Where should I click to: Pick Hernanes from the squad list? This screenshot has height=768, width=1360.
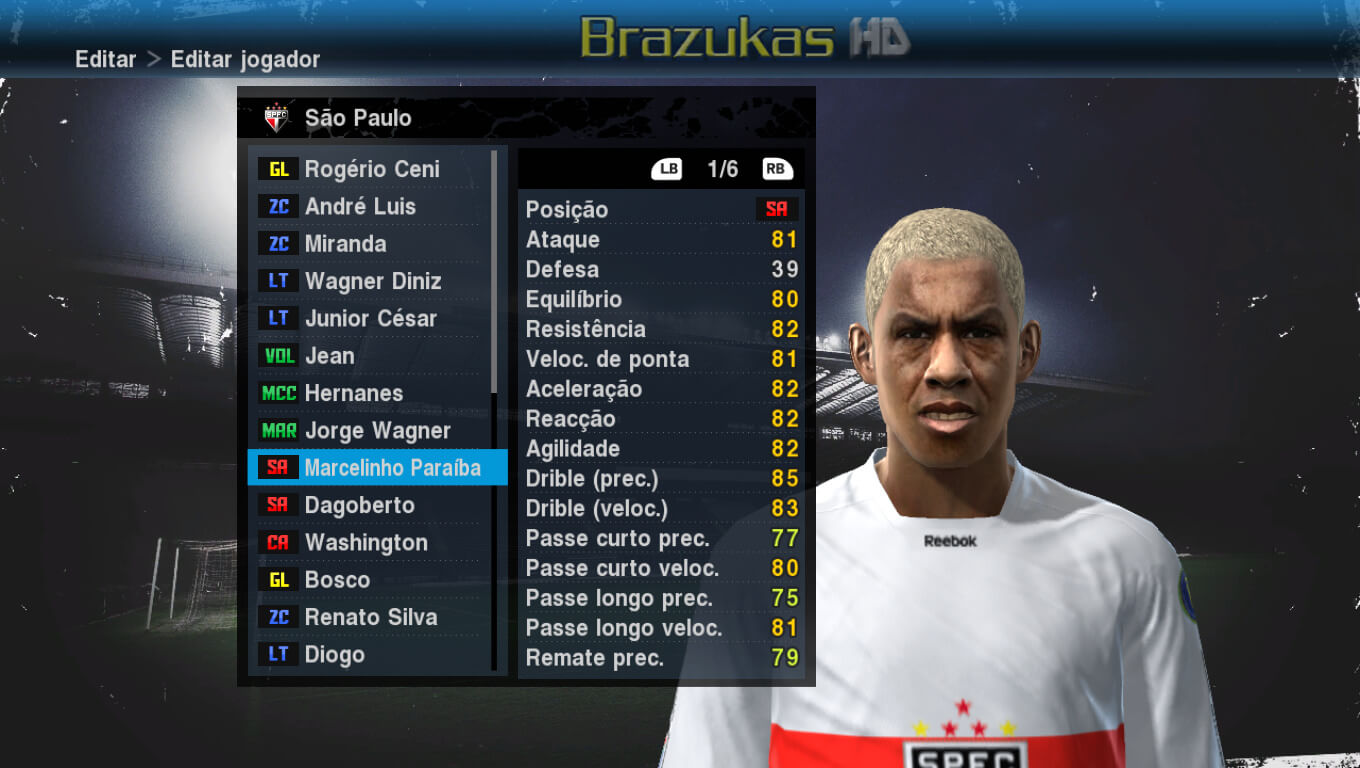pos(353,393)
